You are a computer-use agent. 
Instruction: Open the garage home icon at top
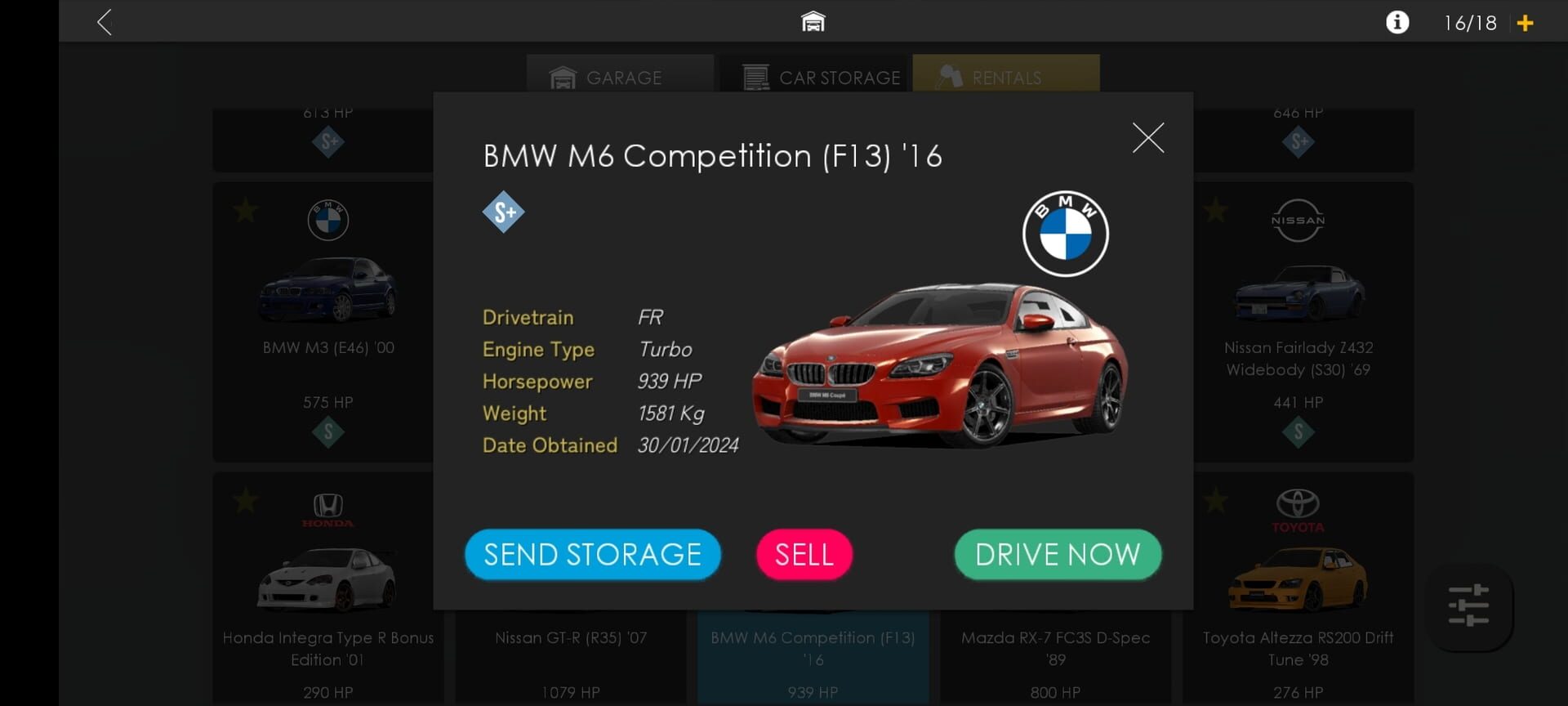click(812, 20)
